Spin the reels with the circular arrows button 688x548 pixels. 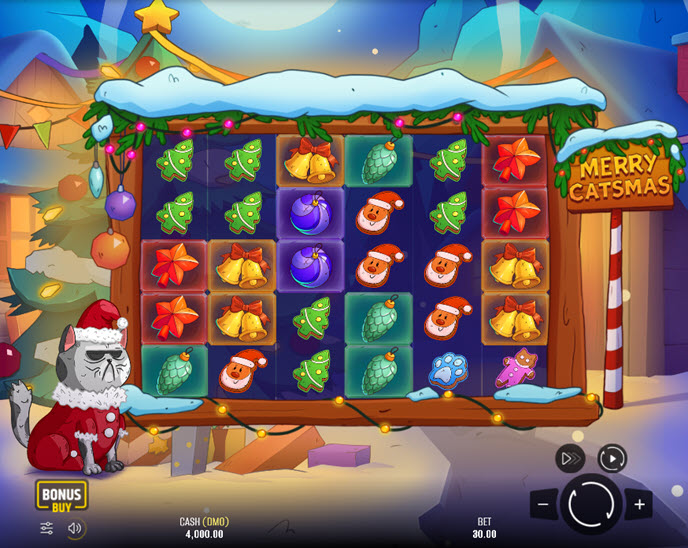[x=591, y=504]
